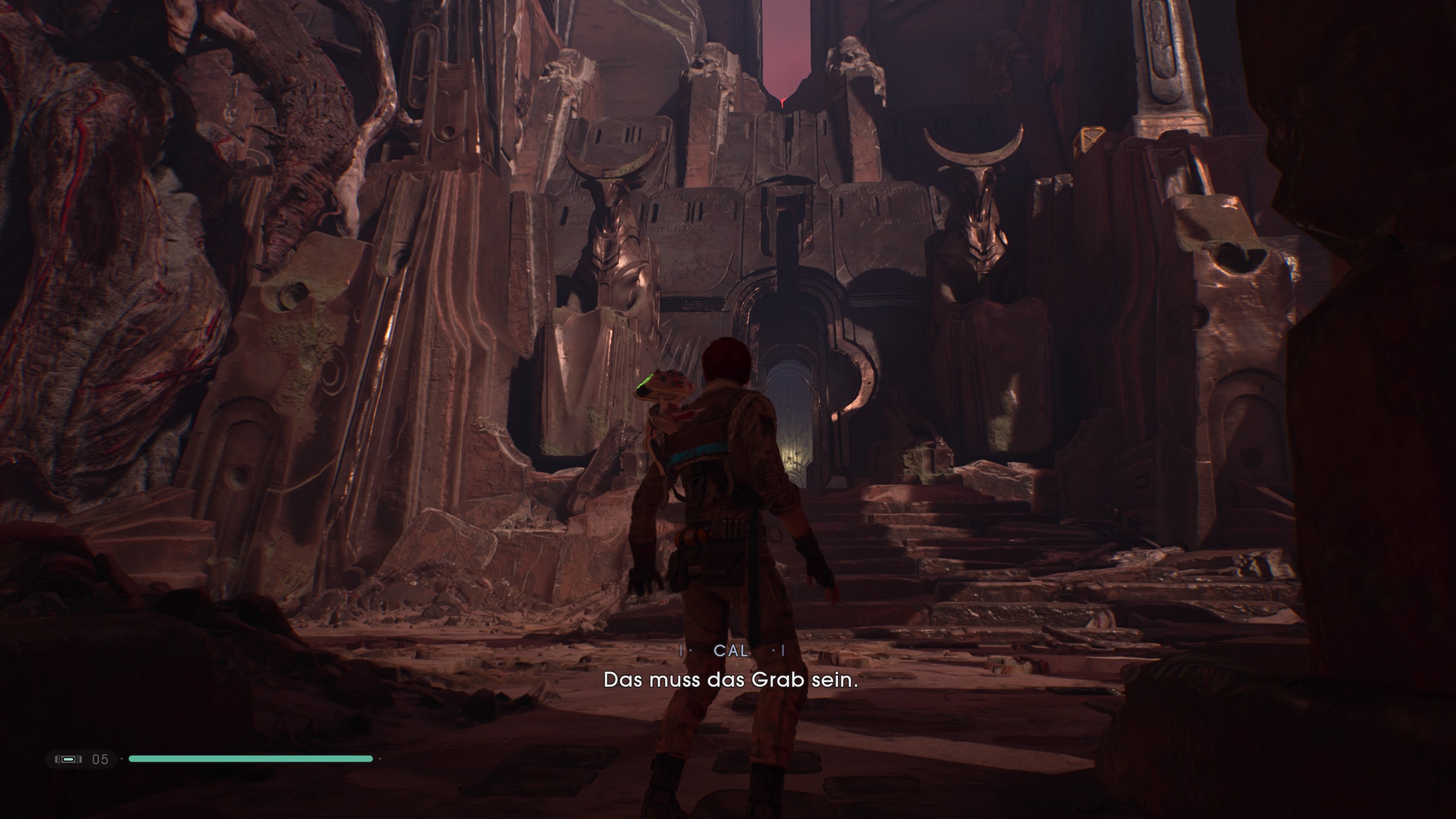Select the stim canister icon
Viewport: 1456px width, 819px height.
(68, 759)
